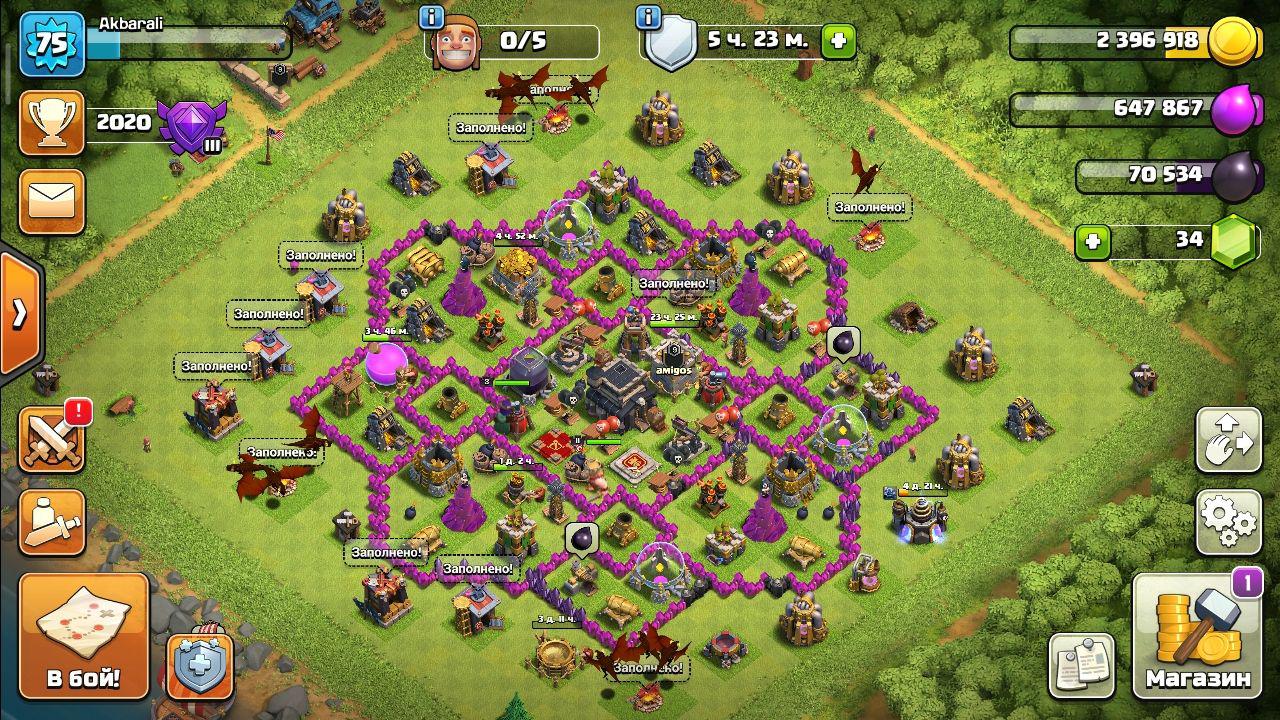
Task: Open the level 75 player profile
Action: tap(51, 44)
